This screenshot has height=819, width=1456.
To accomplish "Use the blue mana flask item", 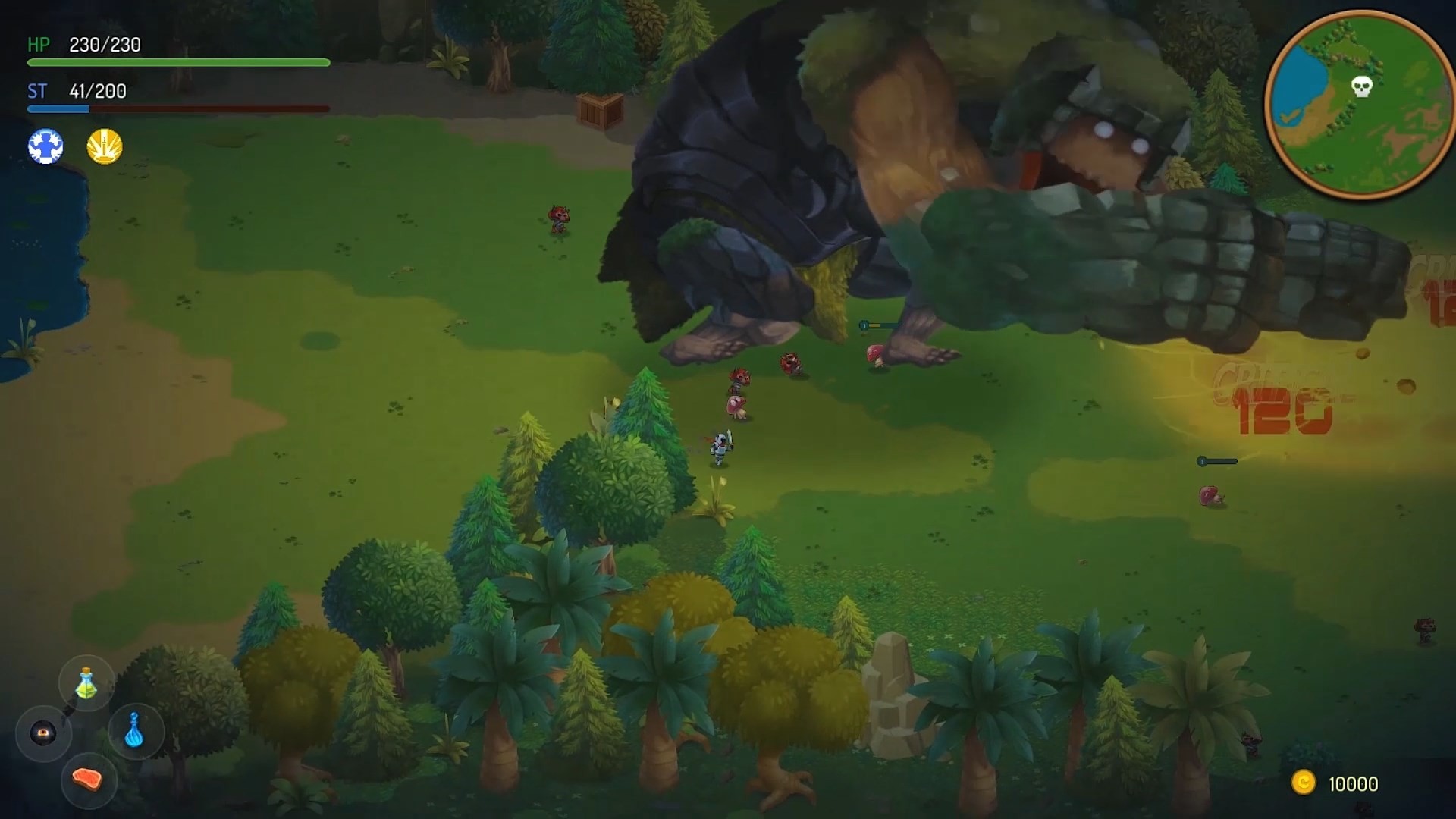I will click(x=135, y=732).
